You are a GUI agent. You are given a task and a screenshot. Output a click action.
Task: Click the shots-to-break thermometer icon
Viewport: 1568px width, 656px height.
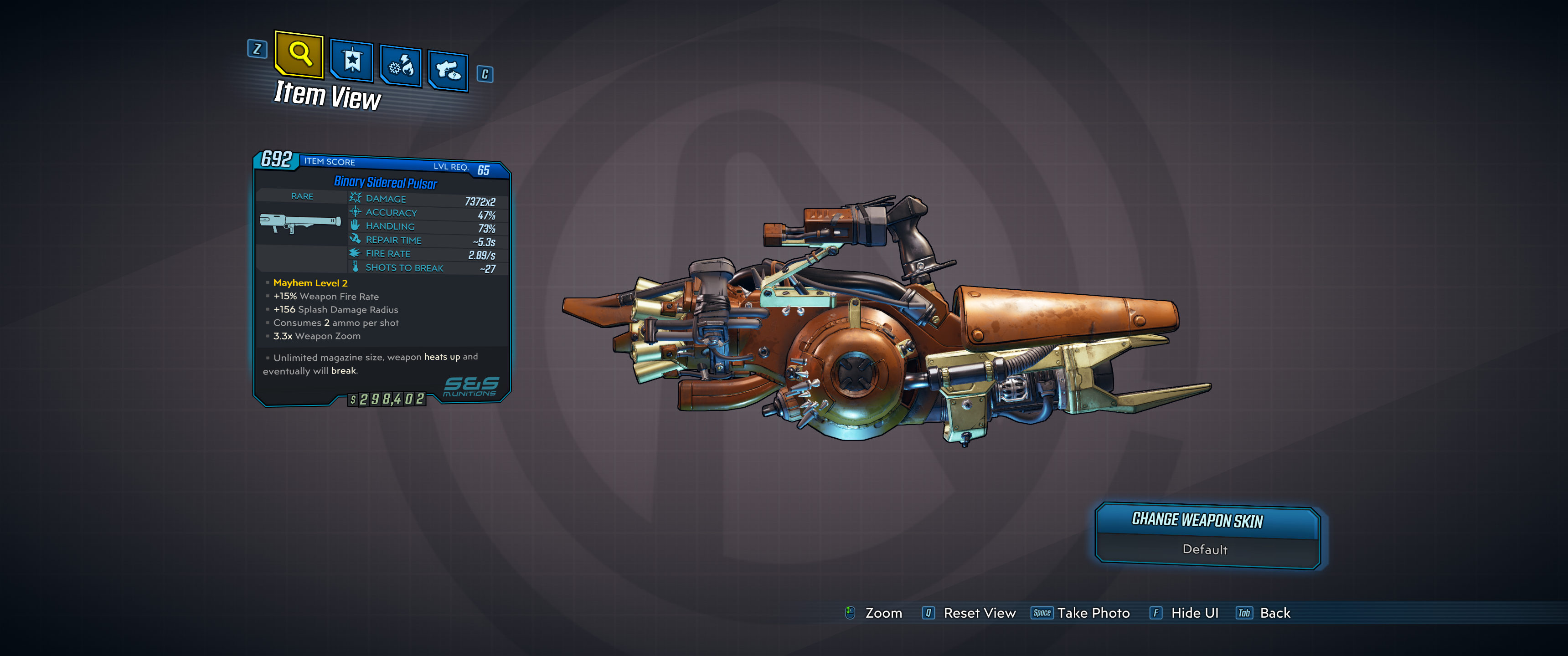pos(355,267)
